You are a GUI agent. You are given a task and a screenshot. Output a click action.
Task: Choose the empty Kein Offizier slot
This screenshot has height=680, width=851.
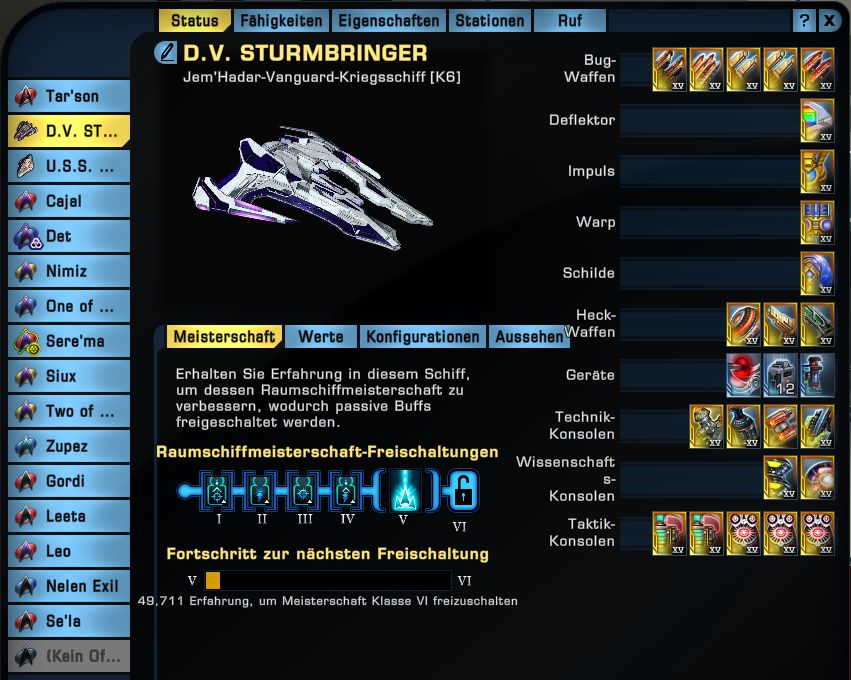tap(70, 656)
